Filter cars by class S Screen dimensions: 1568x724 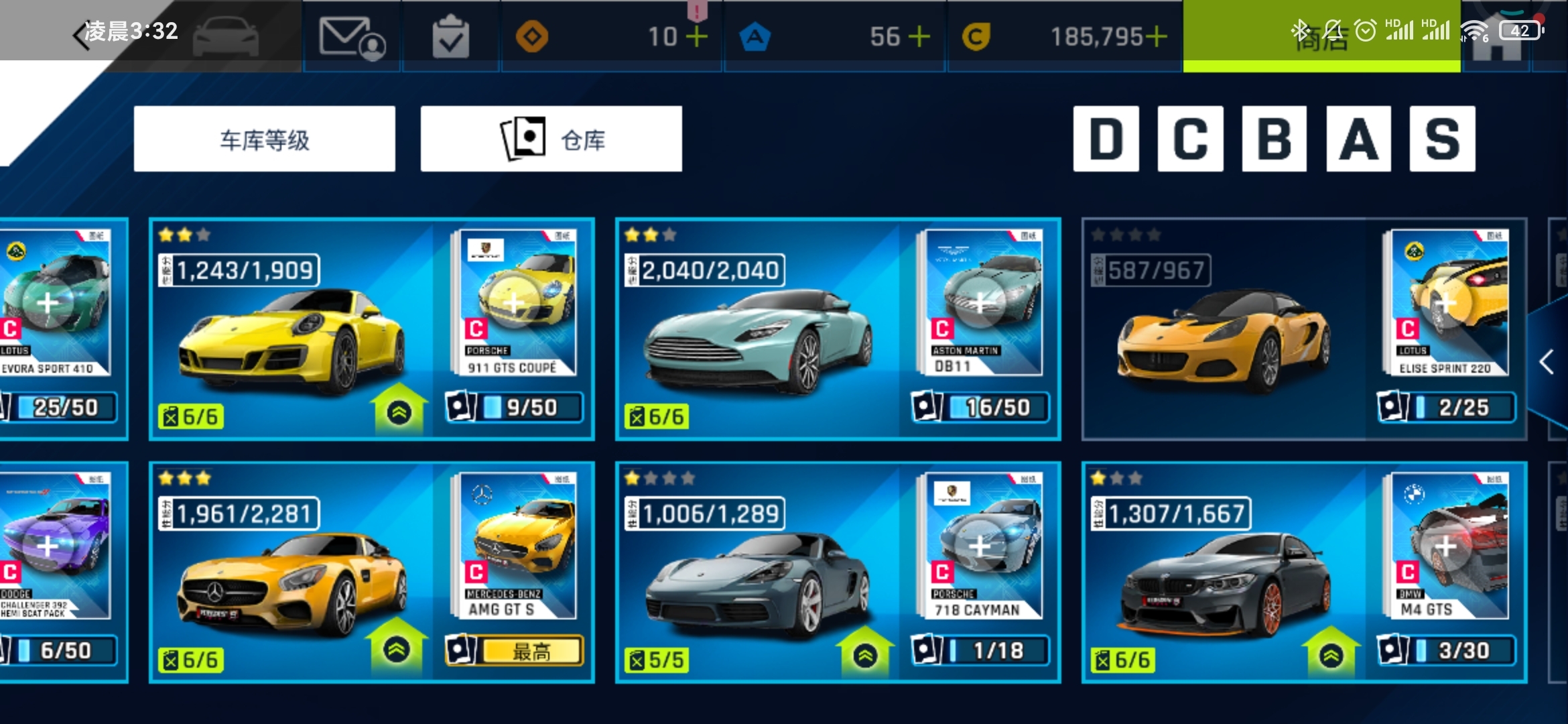[x=1442, y=139]
